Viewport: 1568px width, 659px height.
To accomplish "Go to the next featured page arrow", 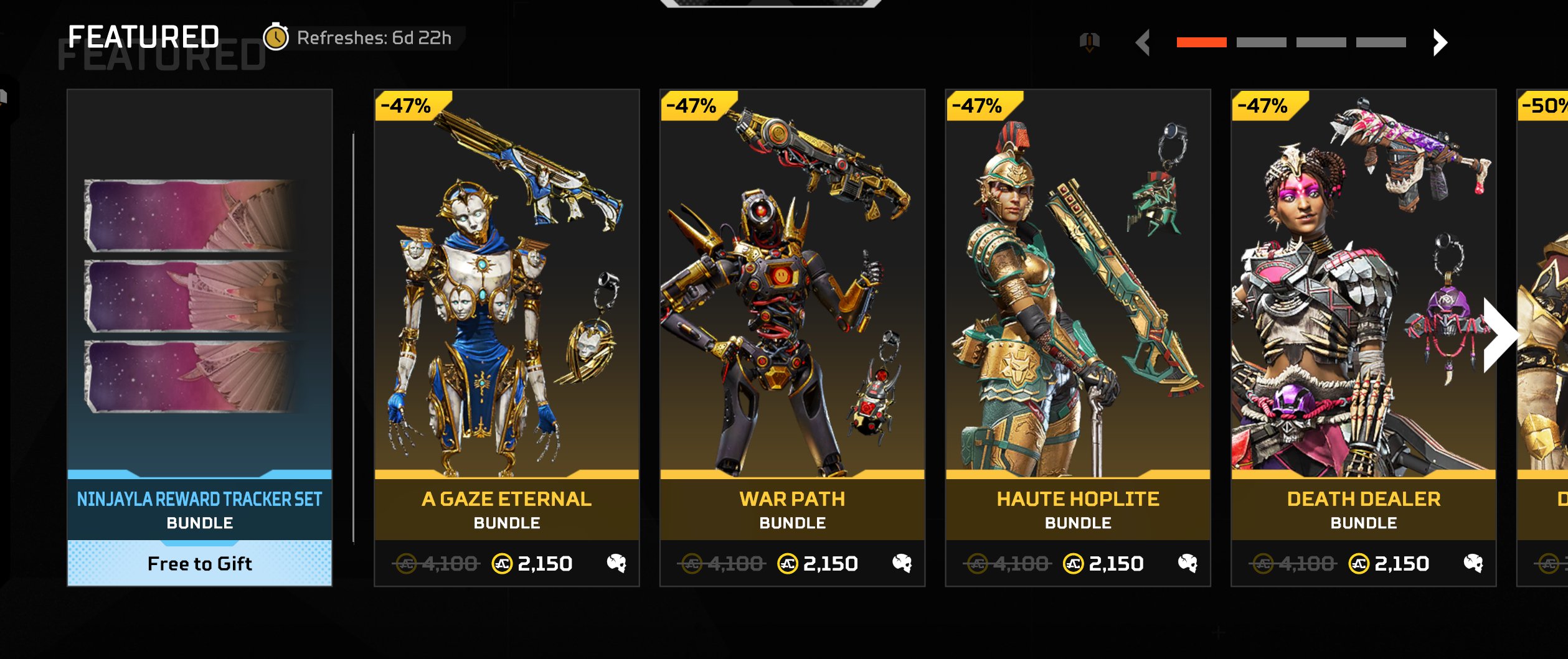I will [1439, 43].
